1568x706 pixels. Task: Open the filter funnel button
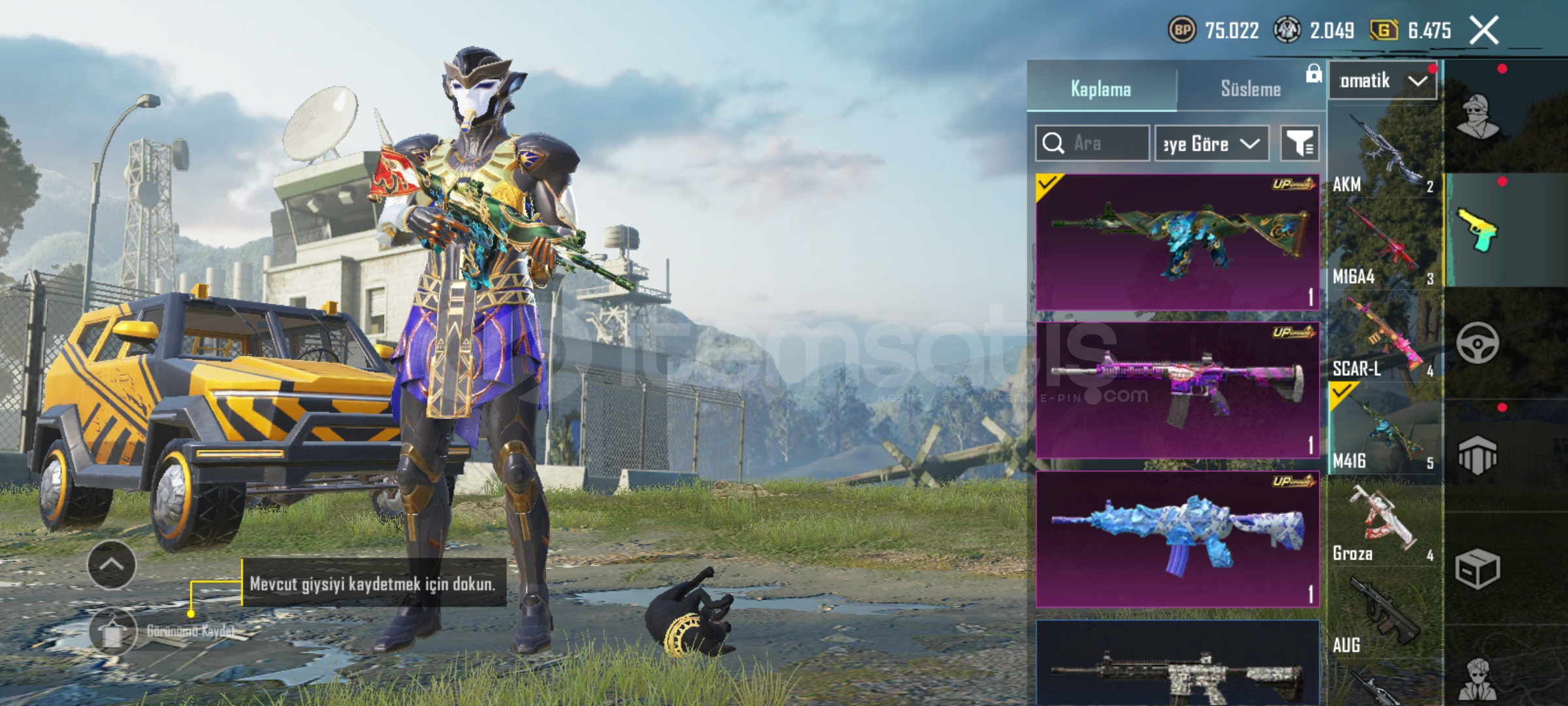pyautogui.click(x=1299, y=143)
